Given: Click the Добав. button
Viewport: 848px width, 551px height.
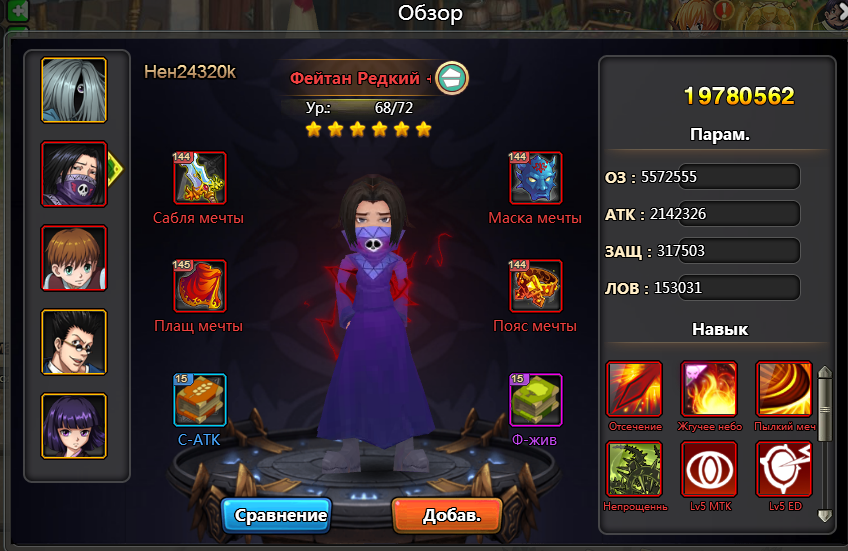Looking at the screenshot, I should point(446,516).
